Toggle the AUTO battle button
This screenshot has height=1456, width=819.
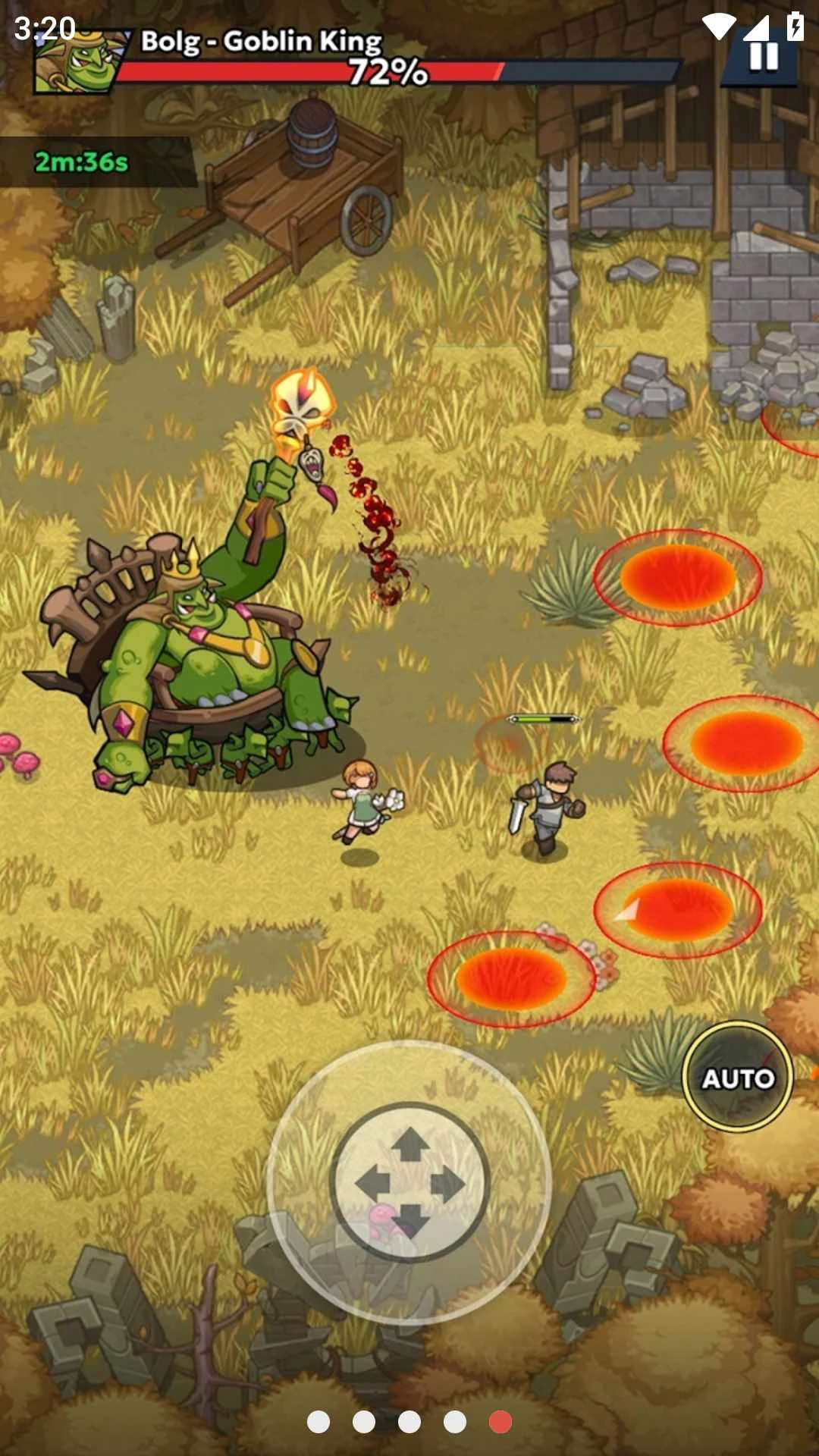tap(737, 1078)
